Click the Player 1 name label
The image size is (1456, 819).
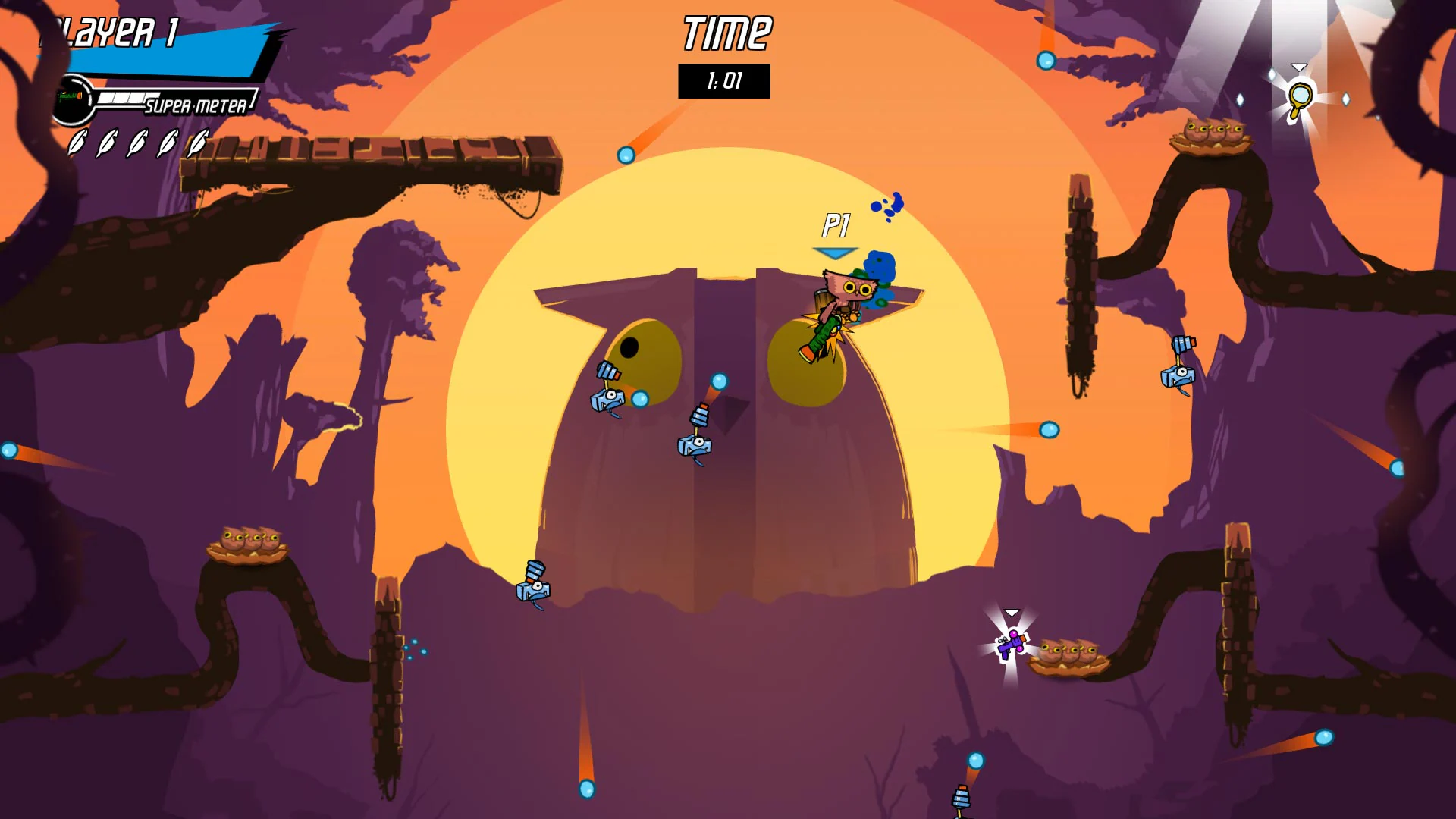point(112,32)
